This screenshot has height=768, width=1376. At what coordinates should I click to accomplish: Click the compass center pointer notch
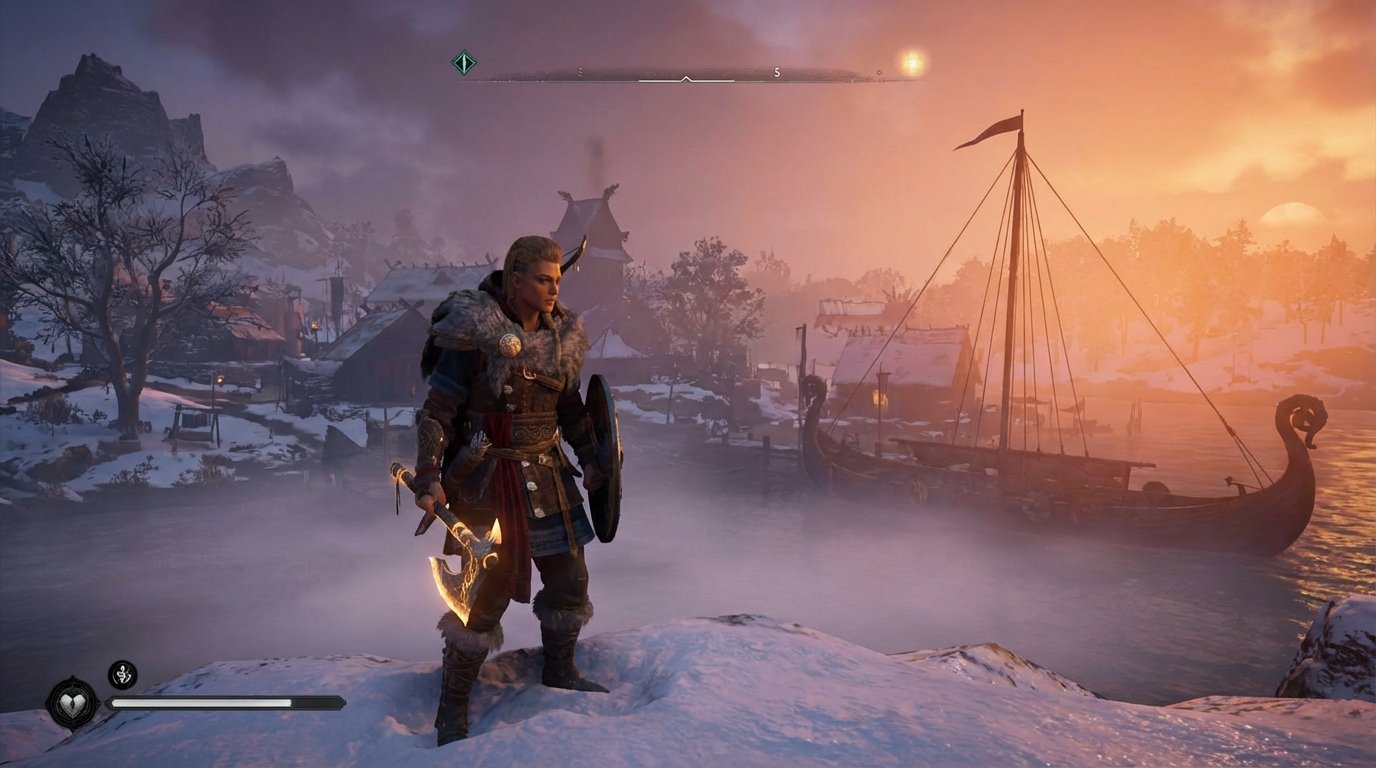point(686,77)
